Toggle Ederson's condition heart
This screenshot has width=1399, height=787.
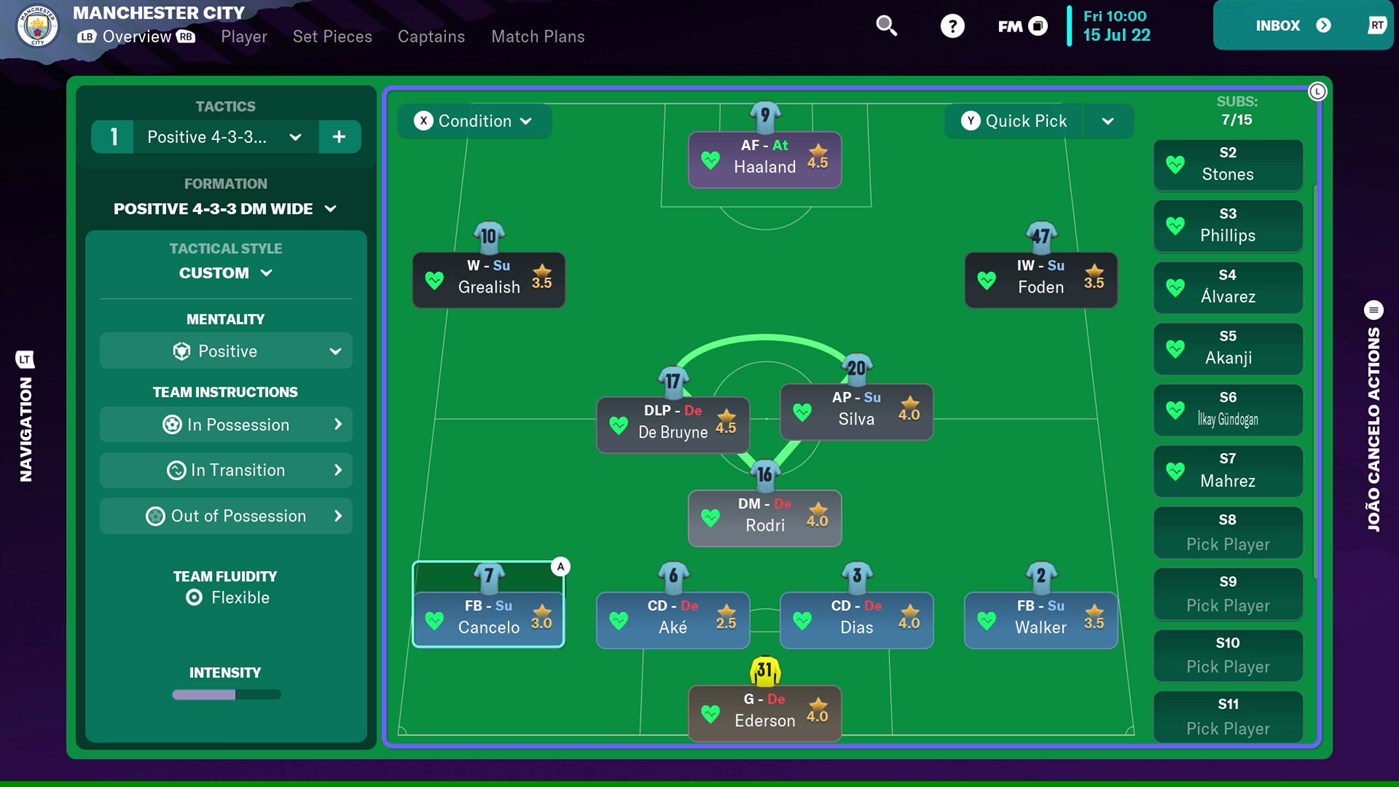click(710, 713)
